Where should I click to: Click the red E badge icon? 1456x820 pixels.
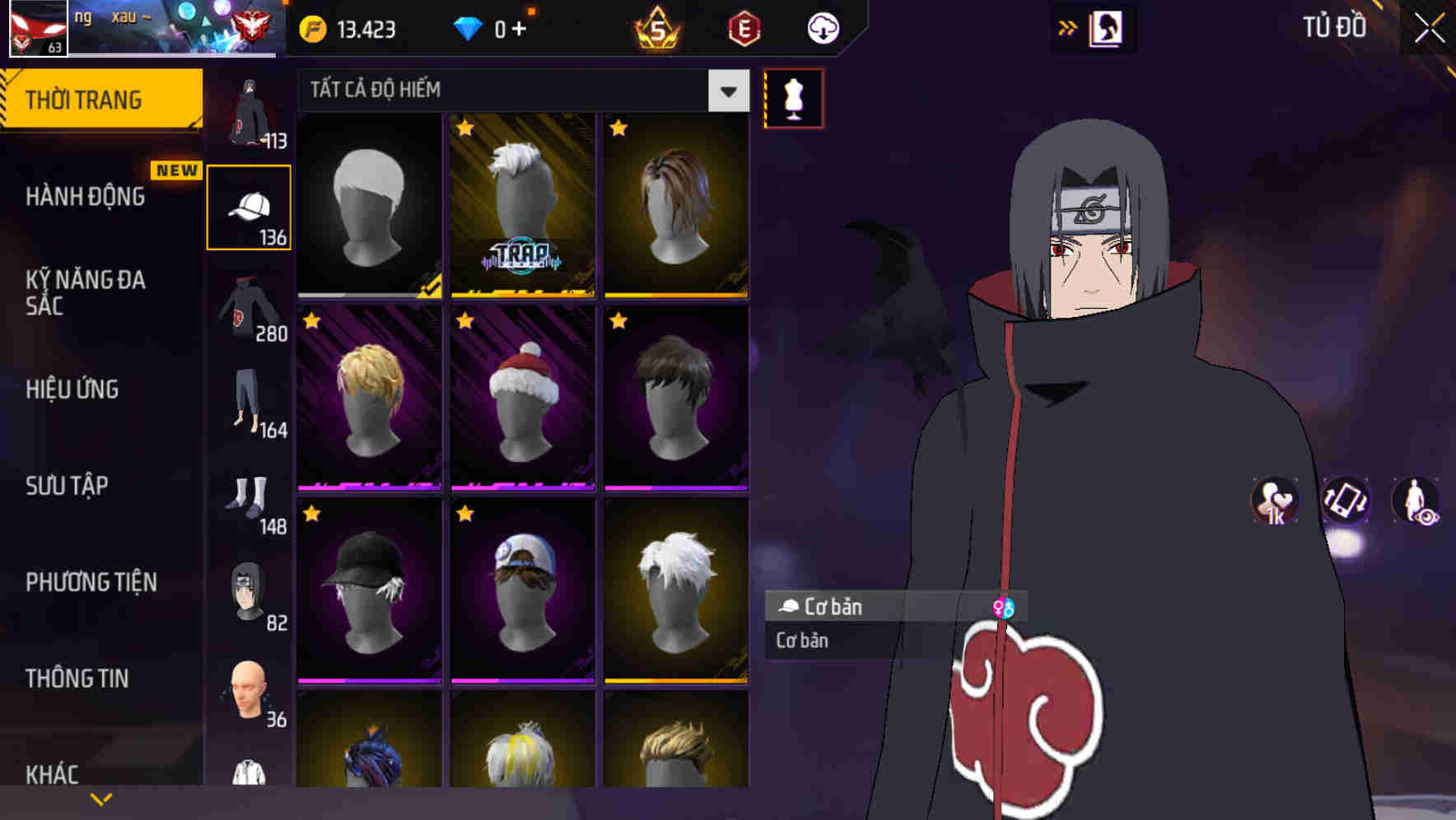pos(744,28)
